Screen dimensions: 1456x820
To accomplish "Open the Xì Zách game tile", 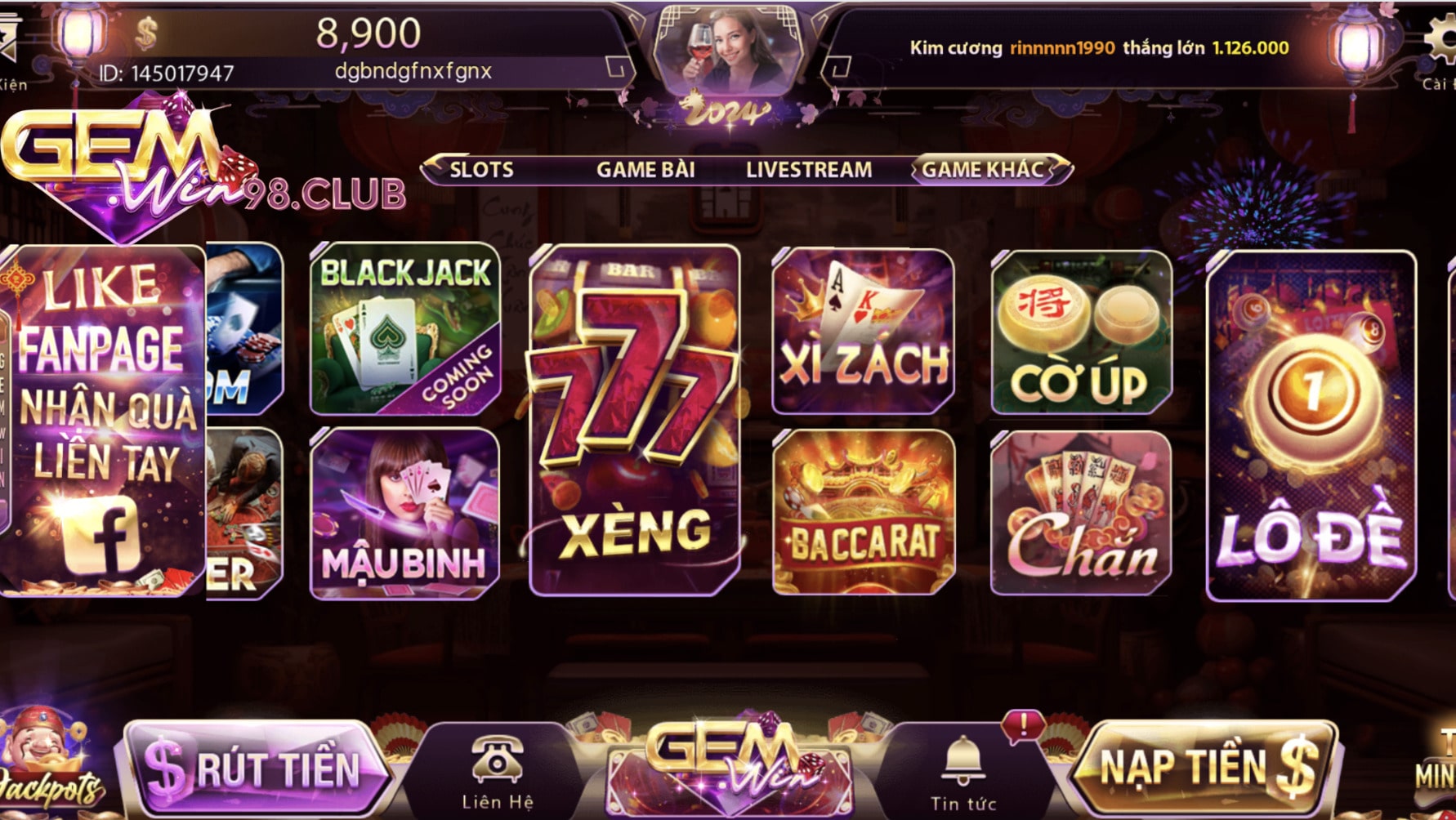I will tap(863, 332).
